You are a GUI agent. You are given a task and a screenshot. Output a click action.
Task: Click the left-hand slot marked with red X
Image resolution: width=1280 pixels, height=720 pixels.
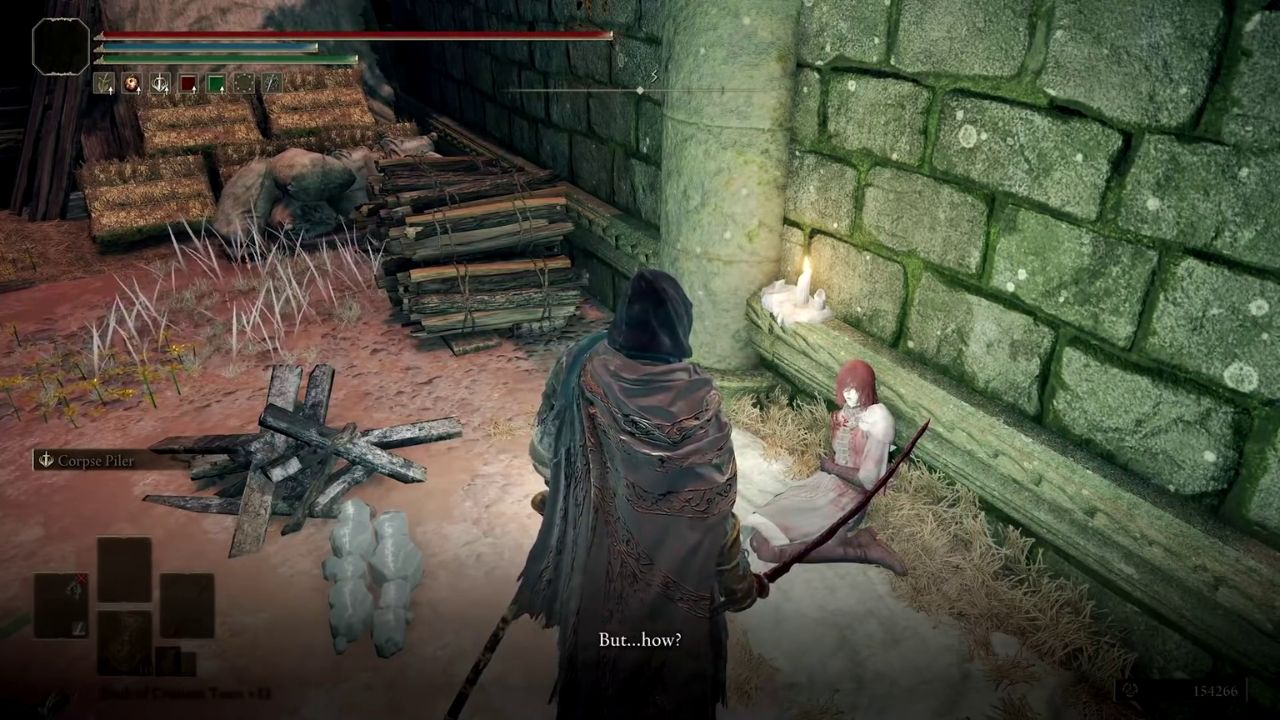tap(62, 605)
